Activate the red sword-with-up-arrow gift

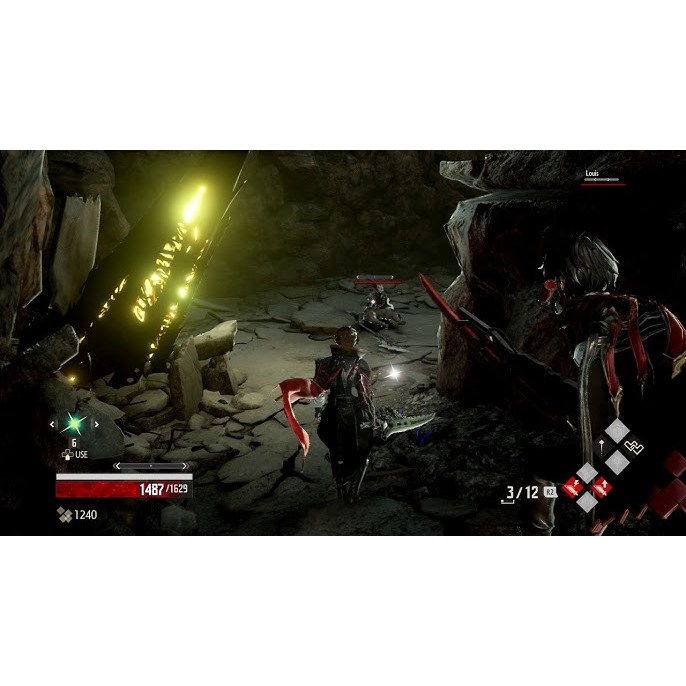coord(602,487)
